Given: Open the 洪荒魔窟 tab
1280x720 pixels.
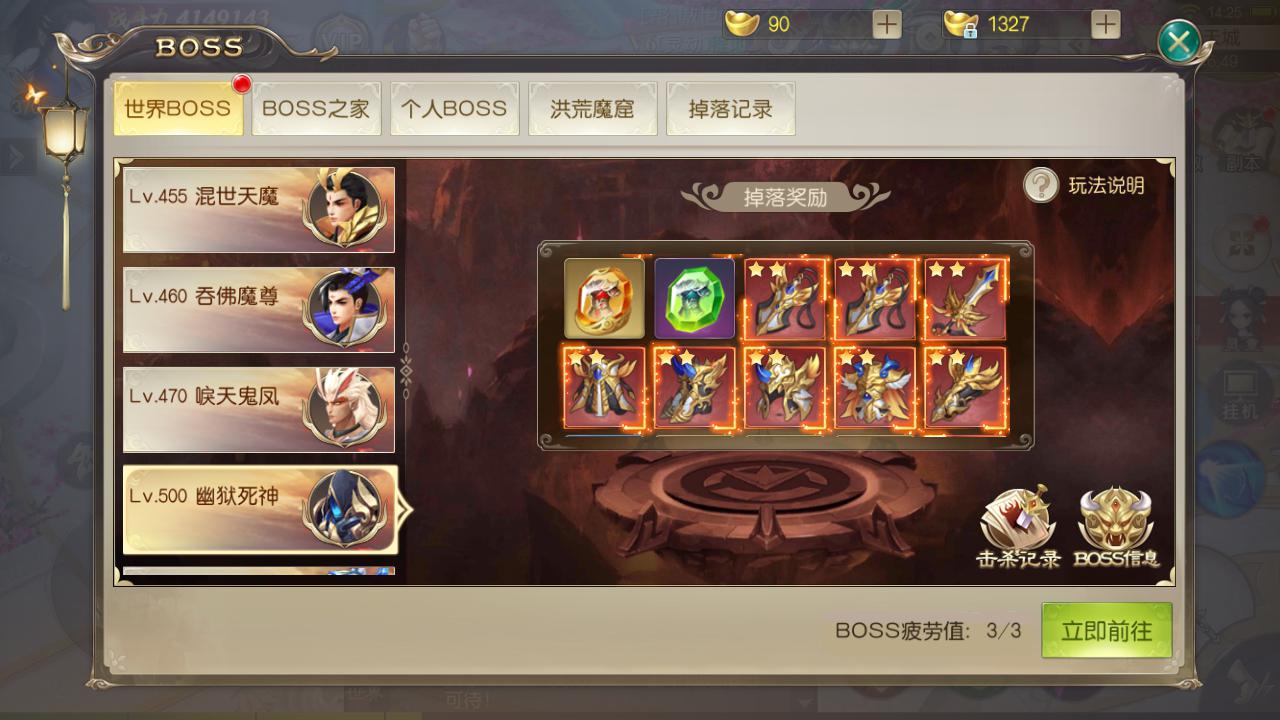Looking at the screenshot, I should click(x=592, y=110).
